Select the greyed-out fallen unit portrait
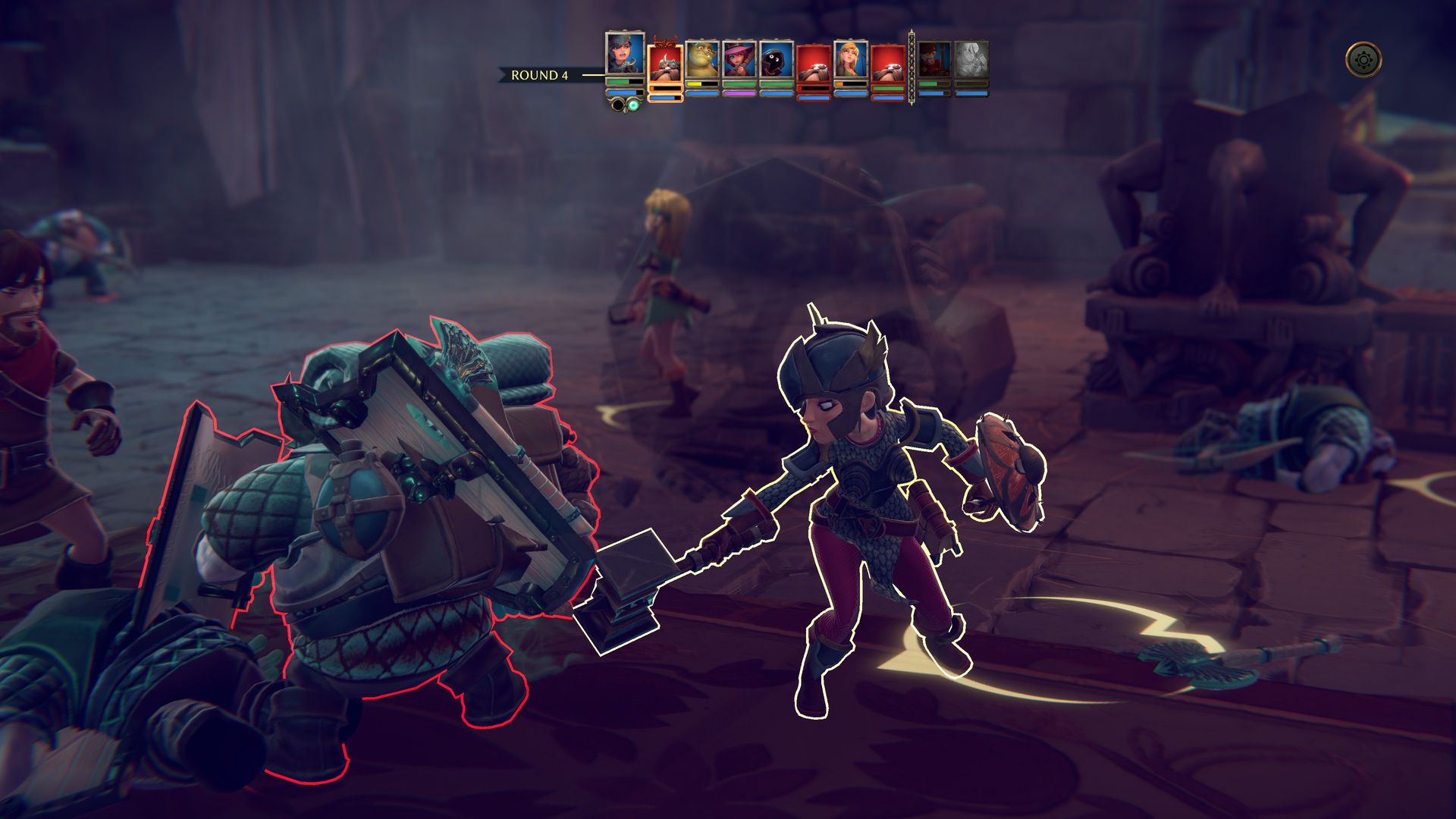Viewport: 1456px width, 819px height. (x=971, y=60)
